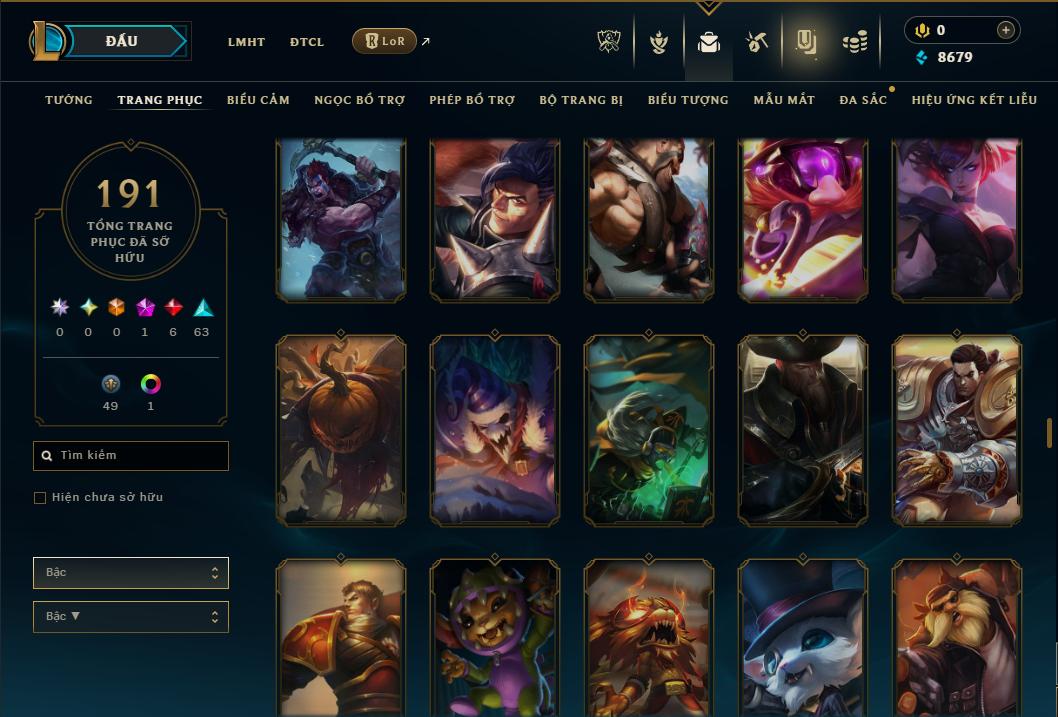The height and width of the screenshot is (717, 1058).
Task: Select the MẪU MẮT tab
Action: click(x=784, y=100)
